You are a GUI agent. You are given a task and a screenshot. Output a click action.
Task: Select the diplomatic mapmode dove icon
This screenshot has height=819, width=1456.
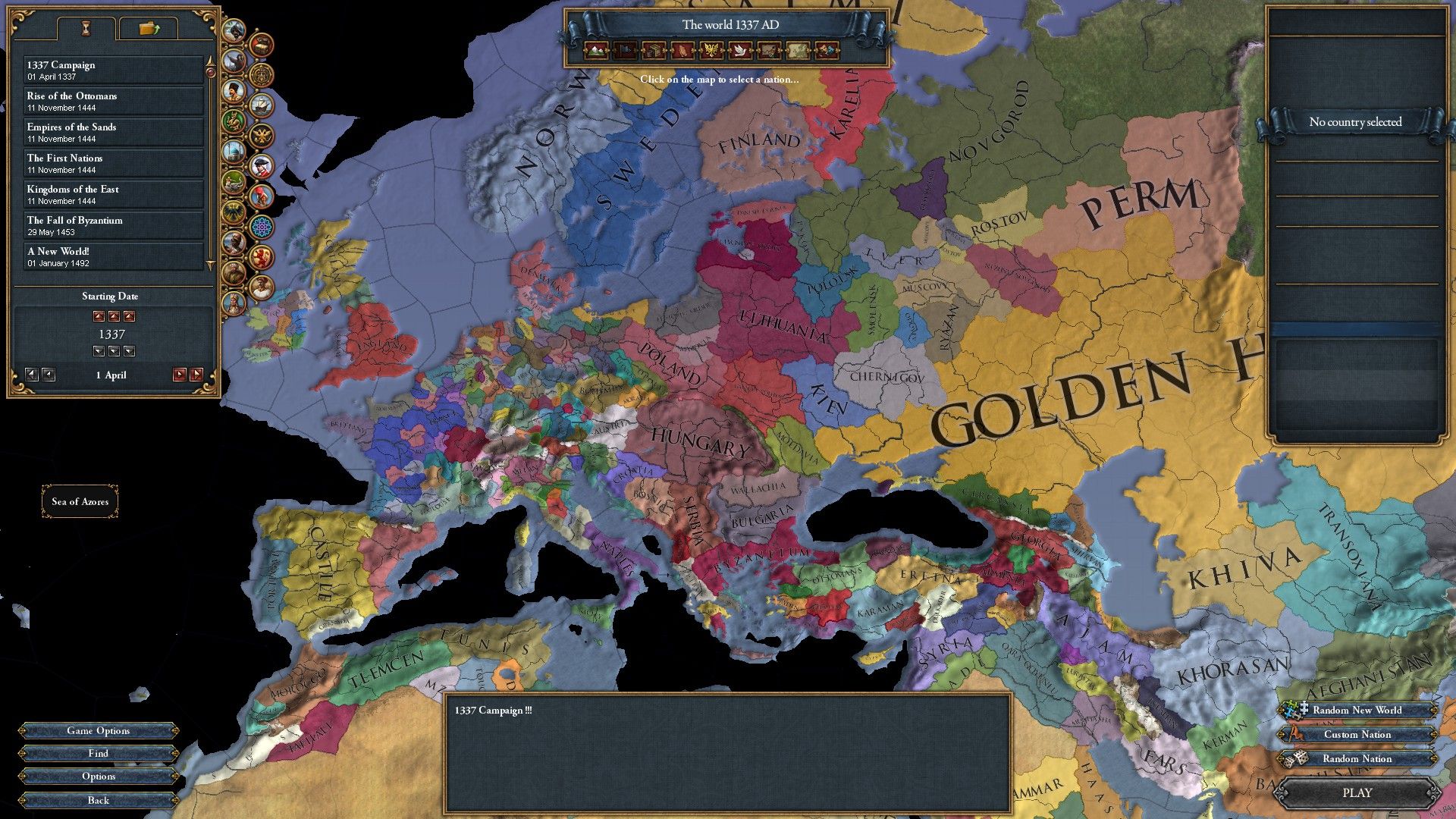[x=740, y=52]
